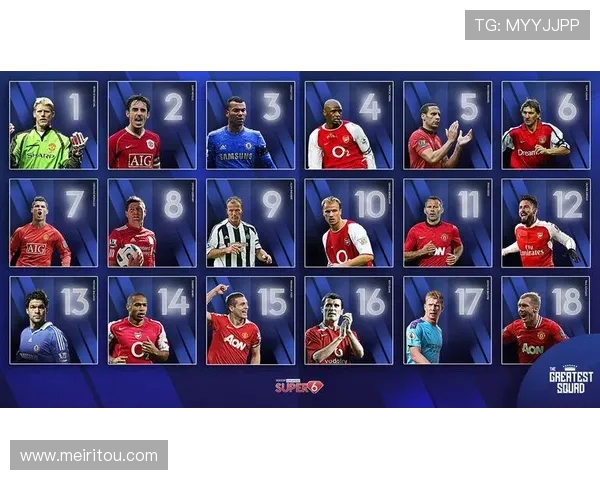Viewport: 600px width, 480px height.
Task: Choose the card numbered 18
Action: (545, 320)
